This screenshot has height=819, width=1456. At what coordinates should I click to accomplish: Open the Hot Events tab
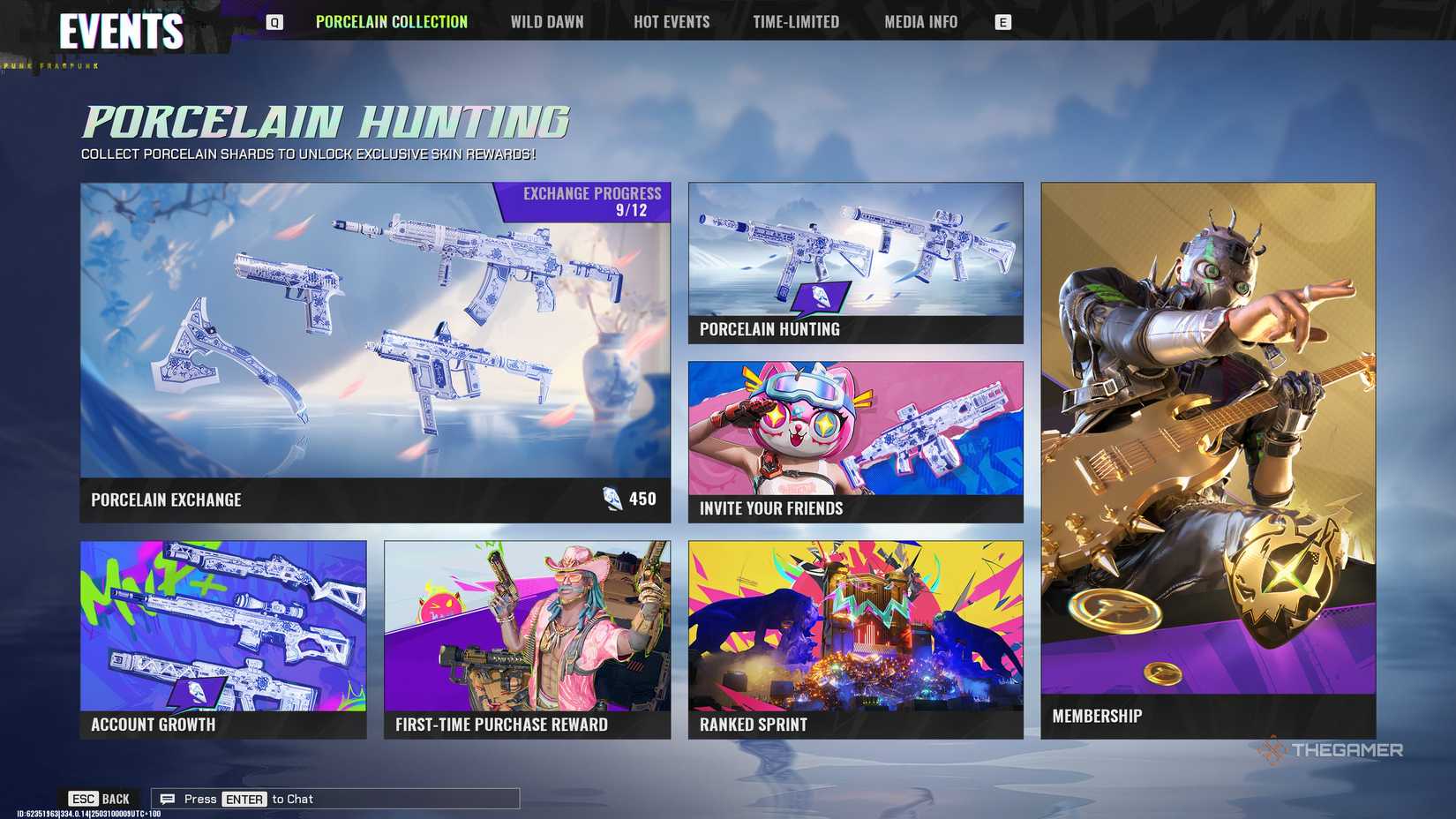tap(672, 22)
